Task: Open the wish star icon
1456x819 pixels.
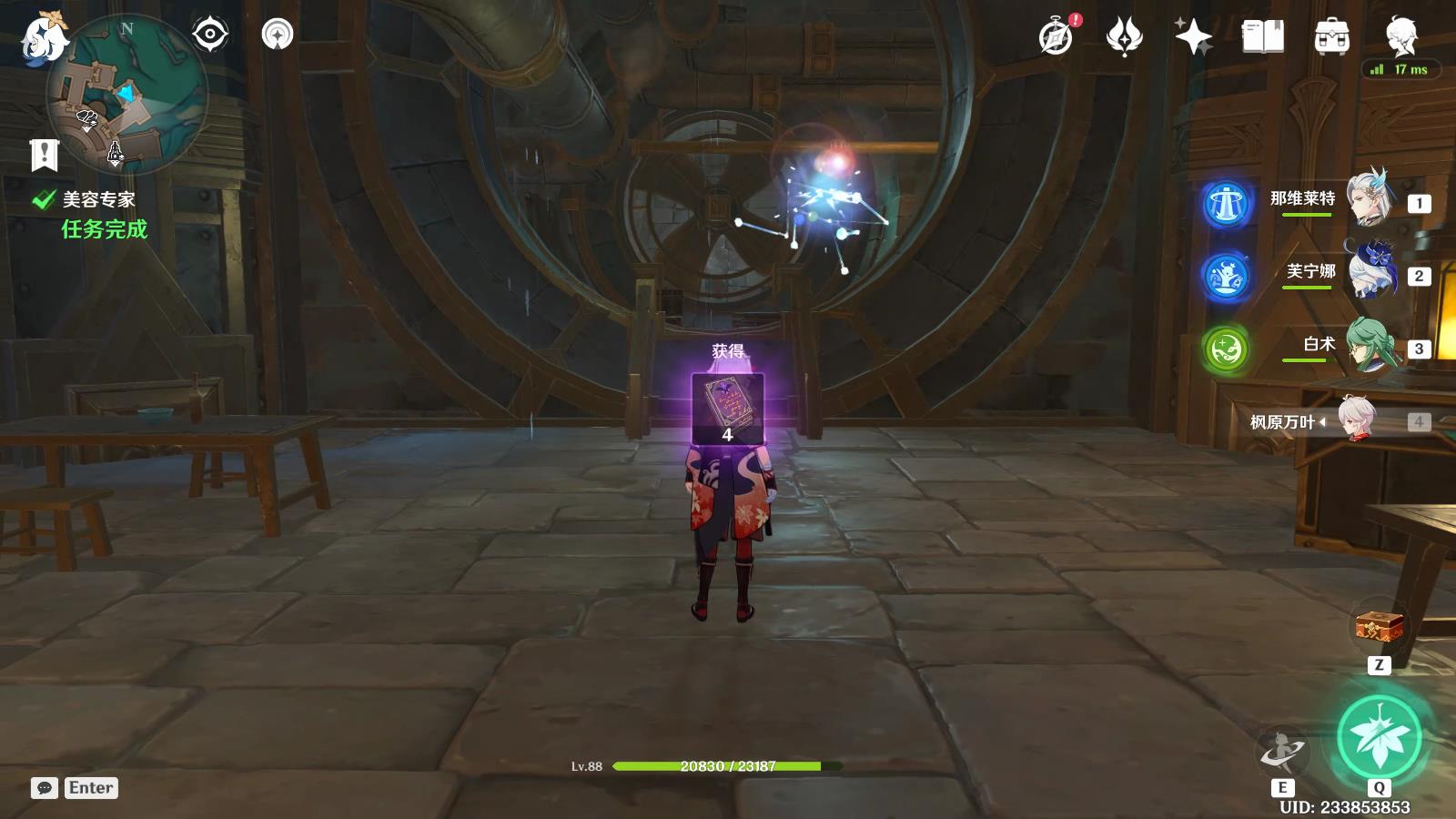Action: click(1193, 37)
